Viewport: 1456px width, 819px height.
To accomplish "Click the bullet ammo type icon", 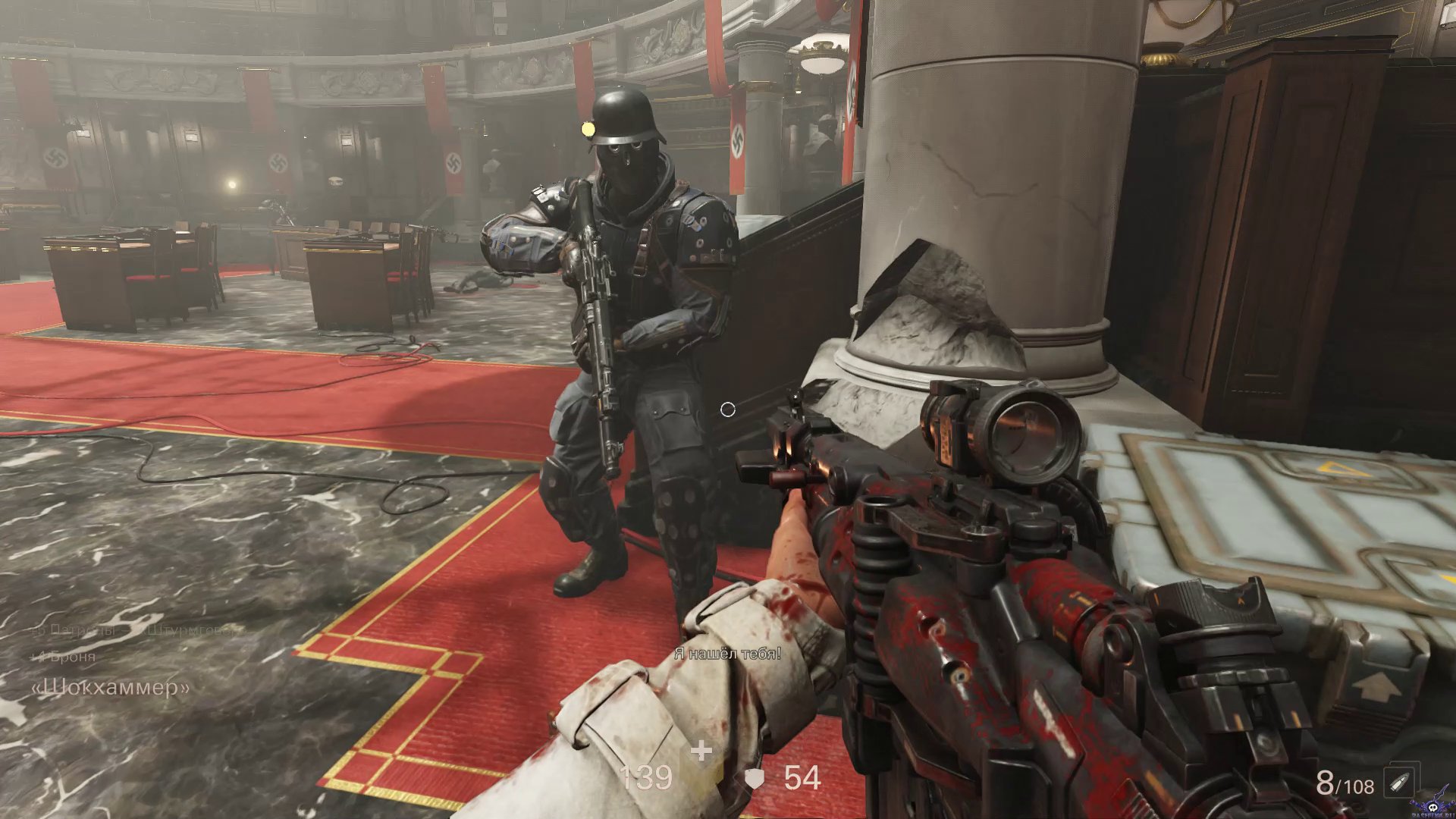I will tap(1399, 783).
